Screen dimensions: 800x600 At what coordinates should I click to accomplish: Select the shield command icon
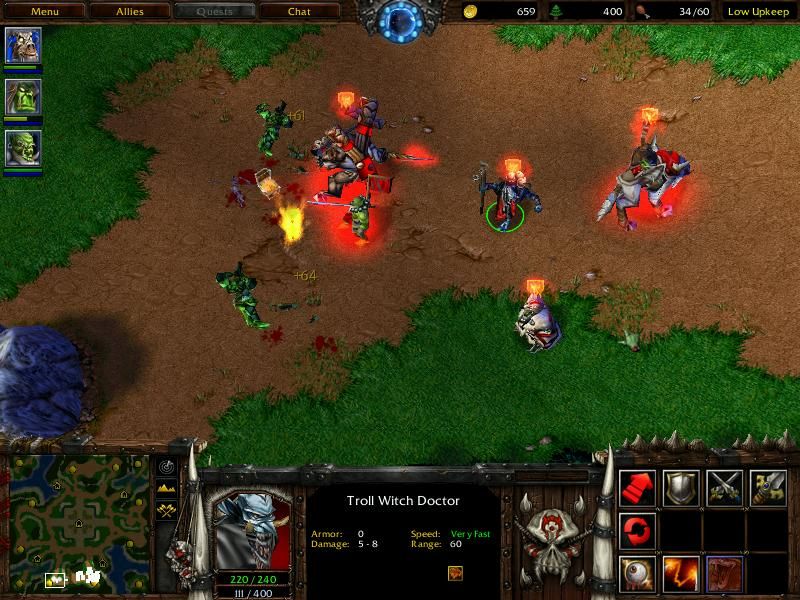click(681, 486)
